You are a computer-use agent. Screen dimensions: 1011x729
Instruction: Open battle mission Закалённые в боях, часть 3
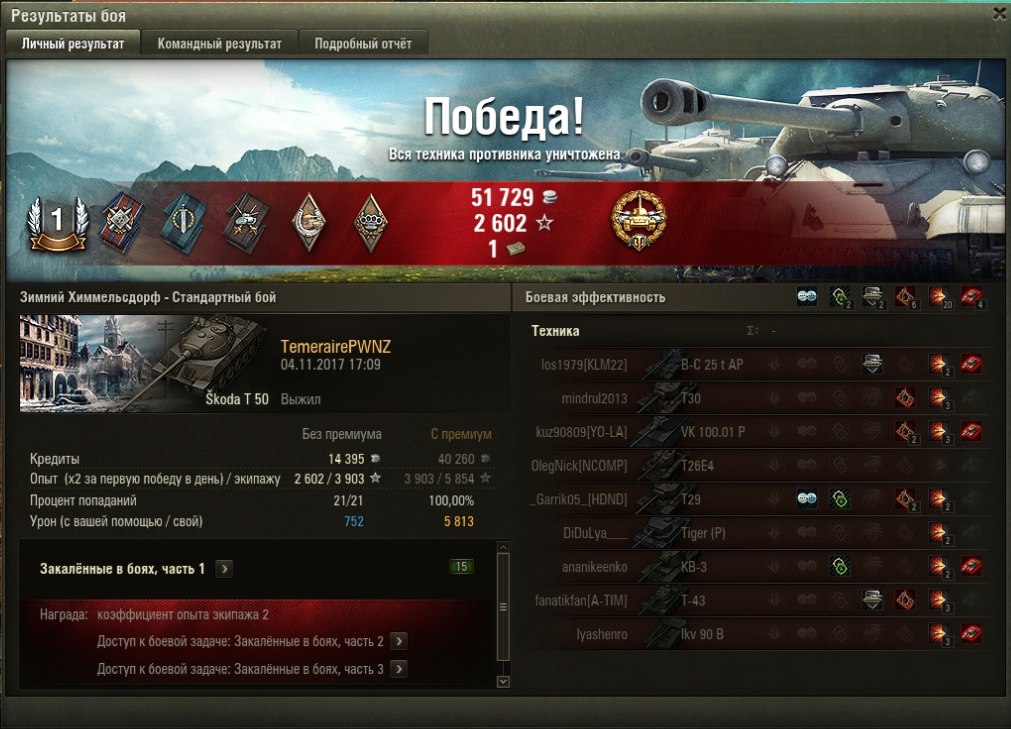[398, 669]
